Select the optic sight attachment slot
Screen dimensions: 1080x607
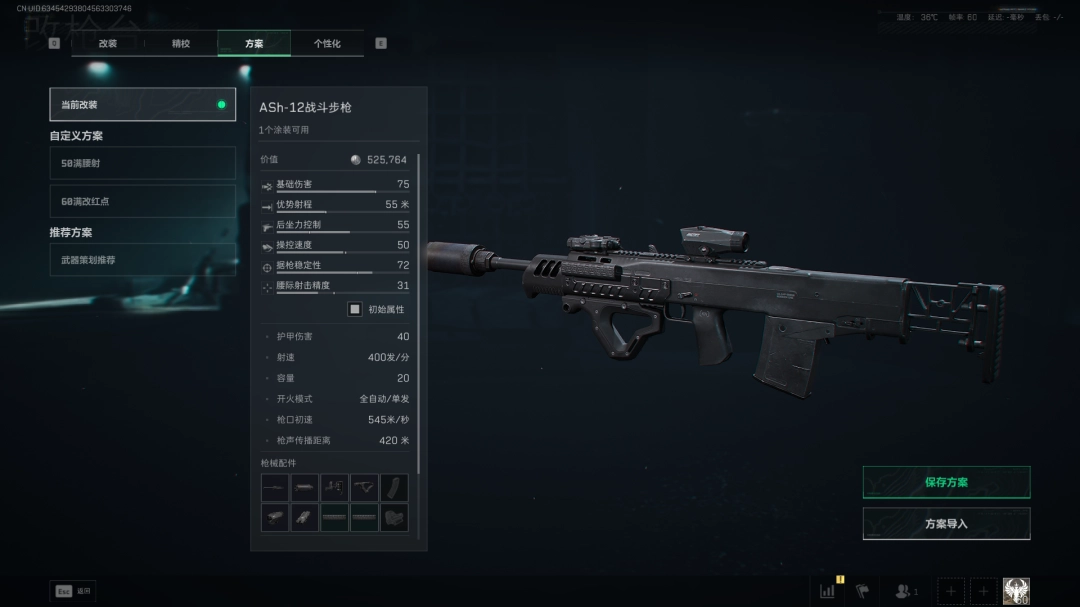tap(275, 518)
